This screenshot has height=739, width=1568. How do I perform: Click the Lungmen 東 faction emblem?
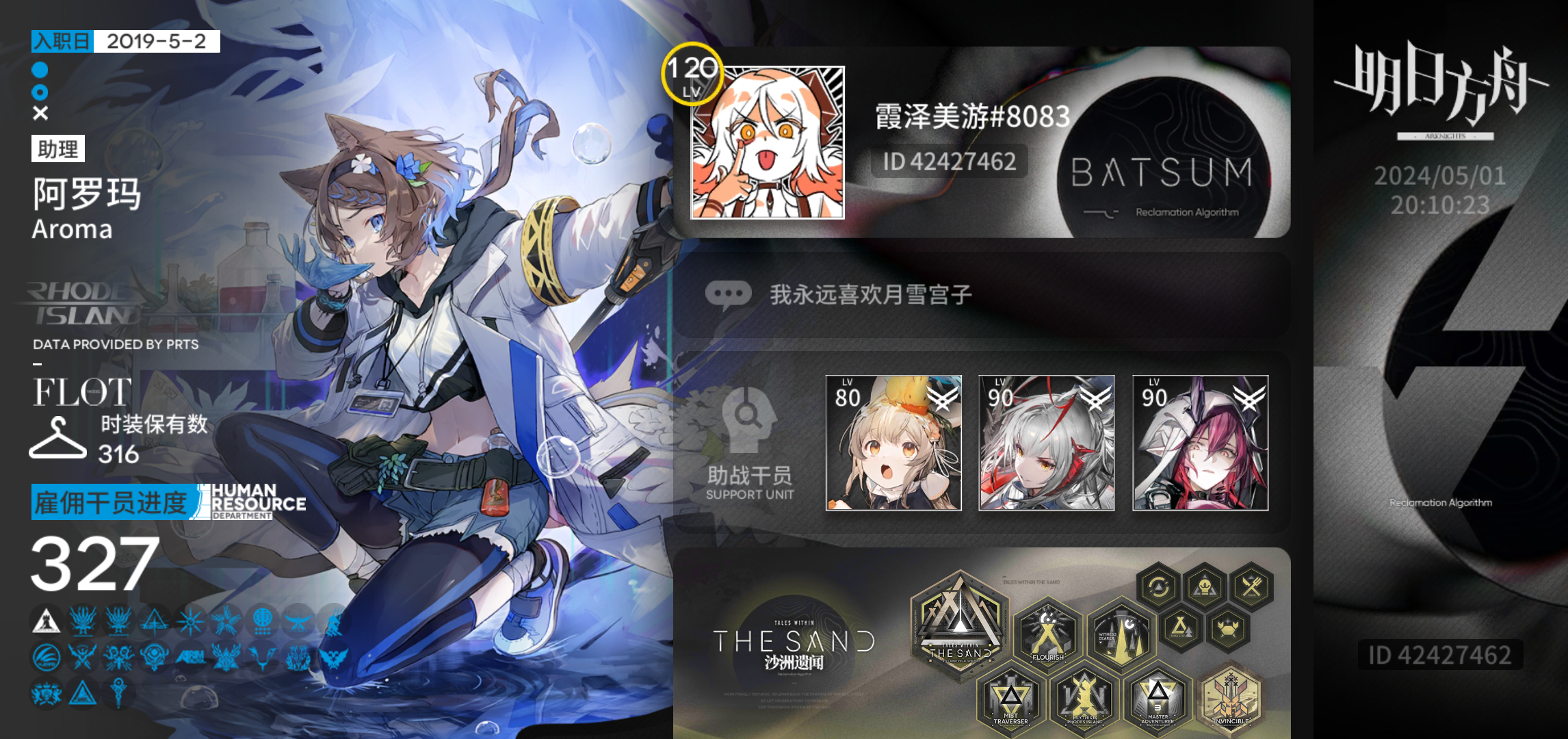263,622
